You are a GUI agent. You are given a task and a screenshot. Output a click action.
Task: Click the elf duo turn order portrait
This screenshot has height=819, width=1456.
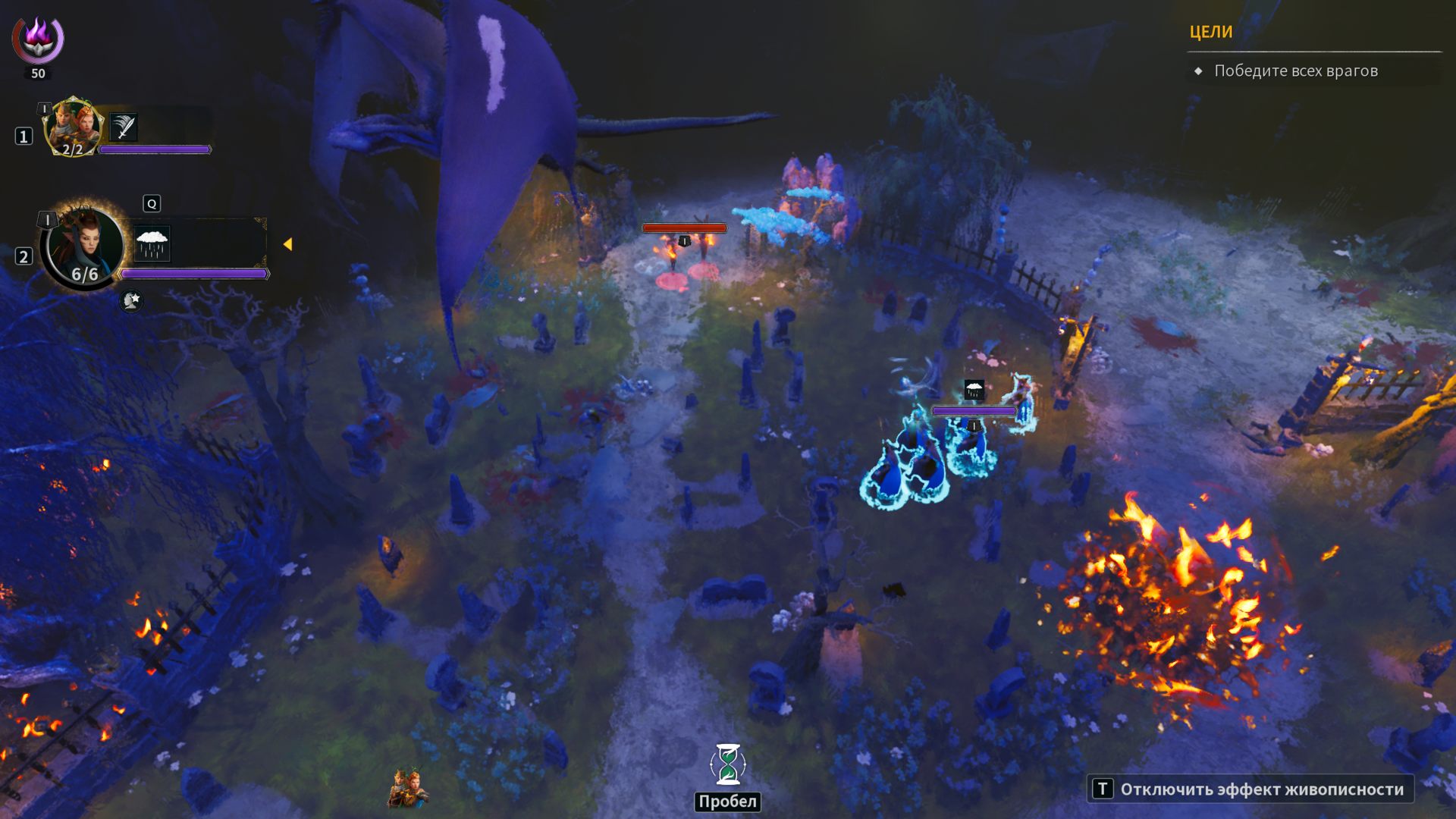coord(408,789)
